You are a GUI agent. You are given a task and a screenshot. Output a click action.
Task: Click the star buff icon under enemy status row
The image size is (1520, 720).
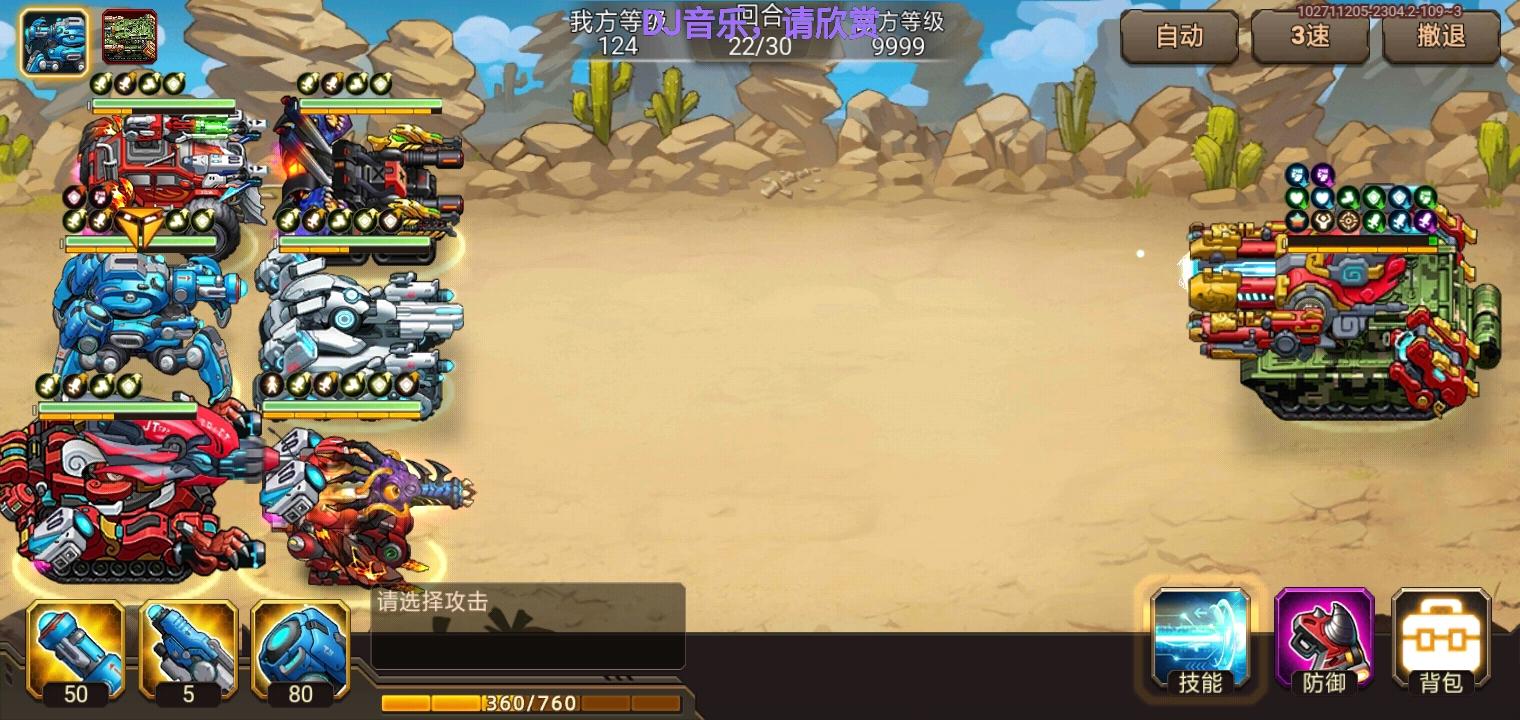tap(1296, 220)
